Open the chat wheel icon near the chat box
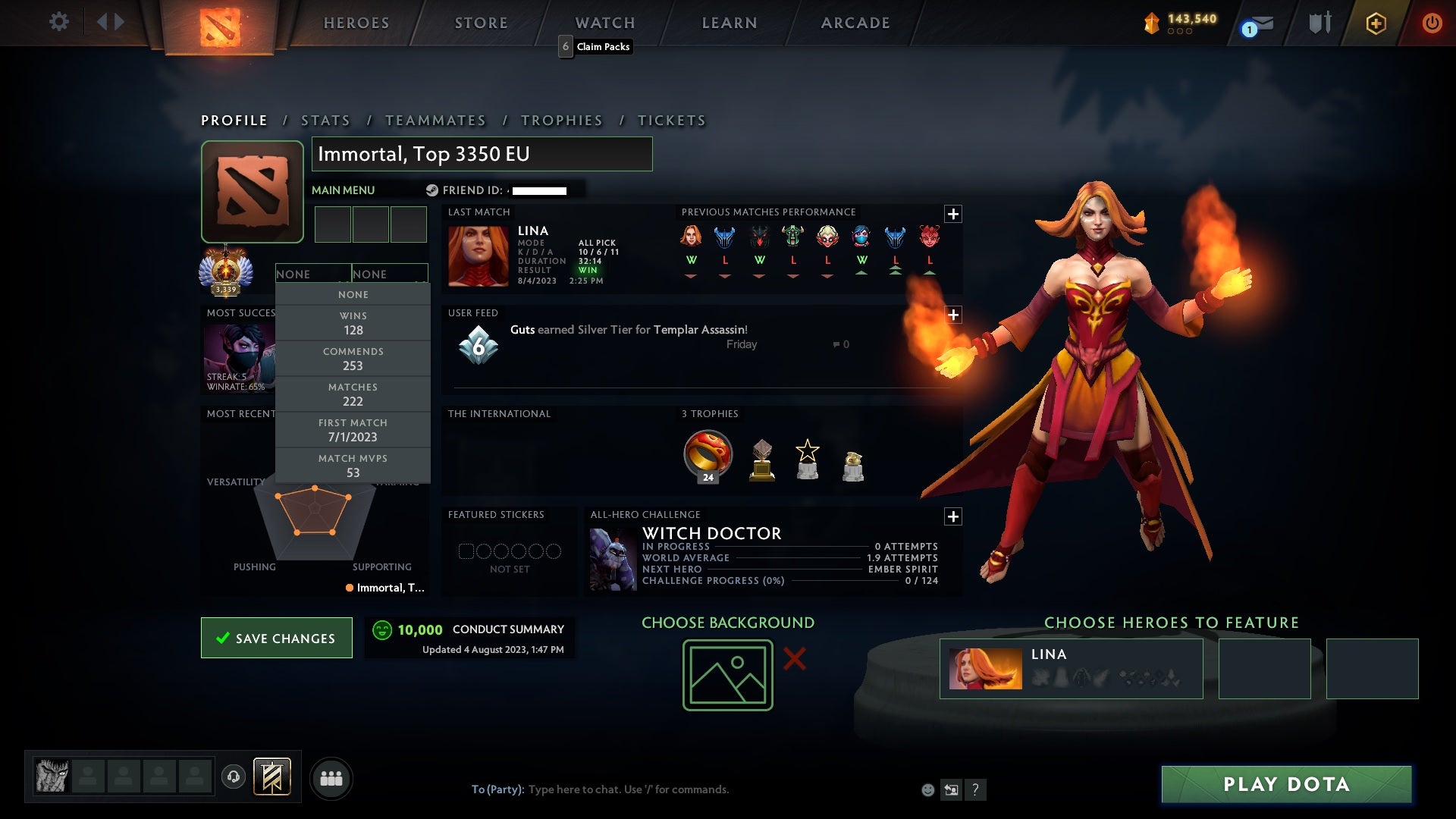This screenshot has height=819, width=1456. pos(951,789)
